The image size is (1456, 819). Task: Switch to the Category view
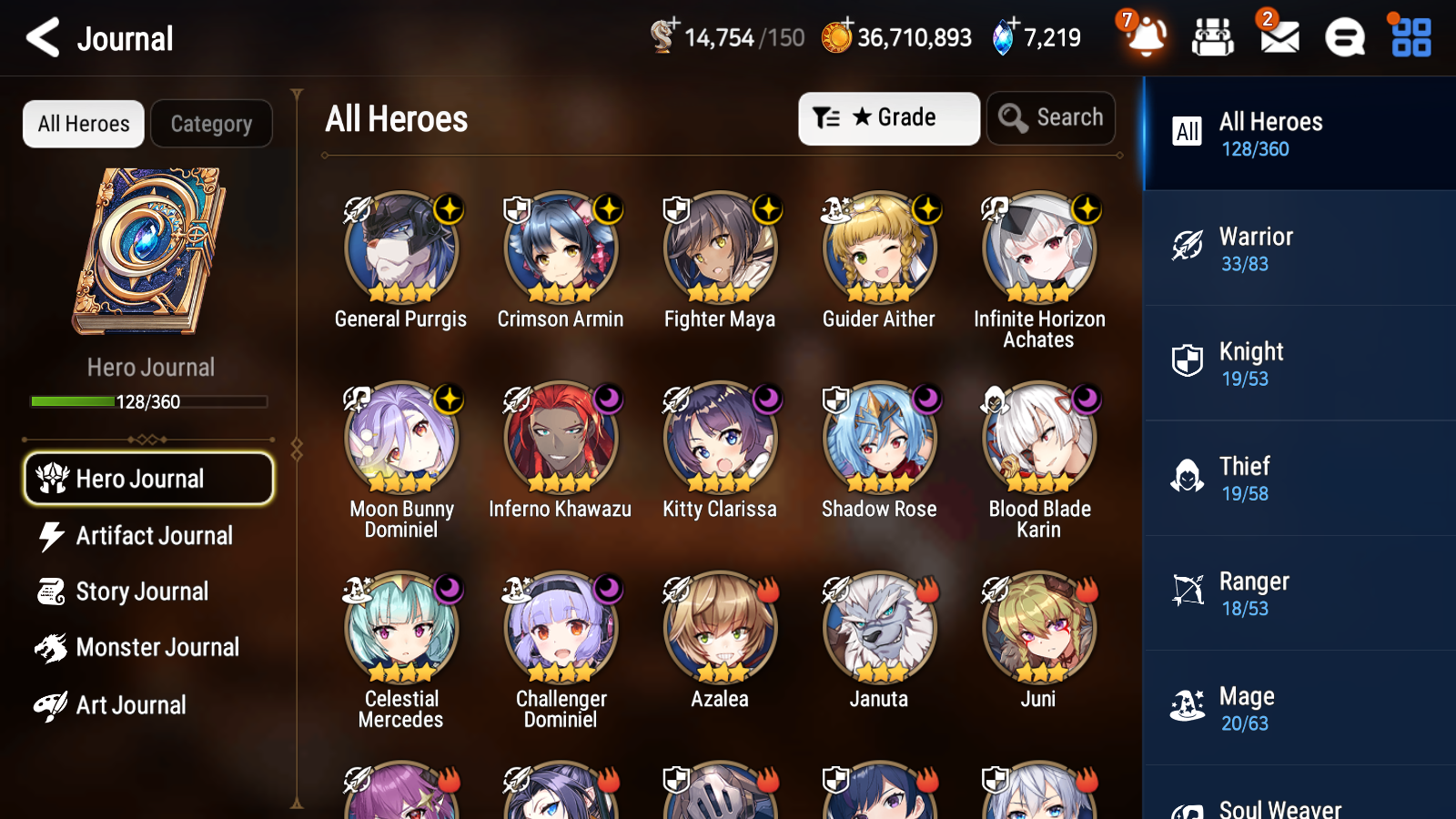(211, 124)
